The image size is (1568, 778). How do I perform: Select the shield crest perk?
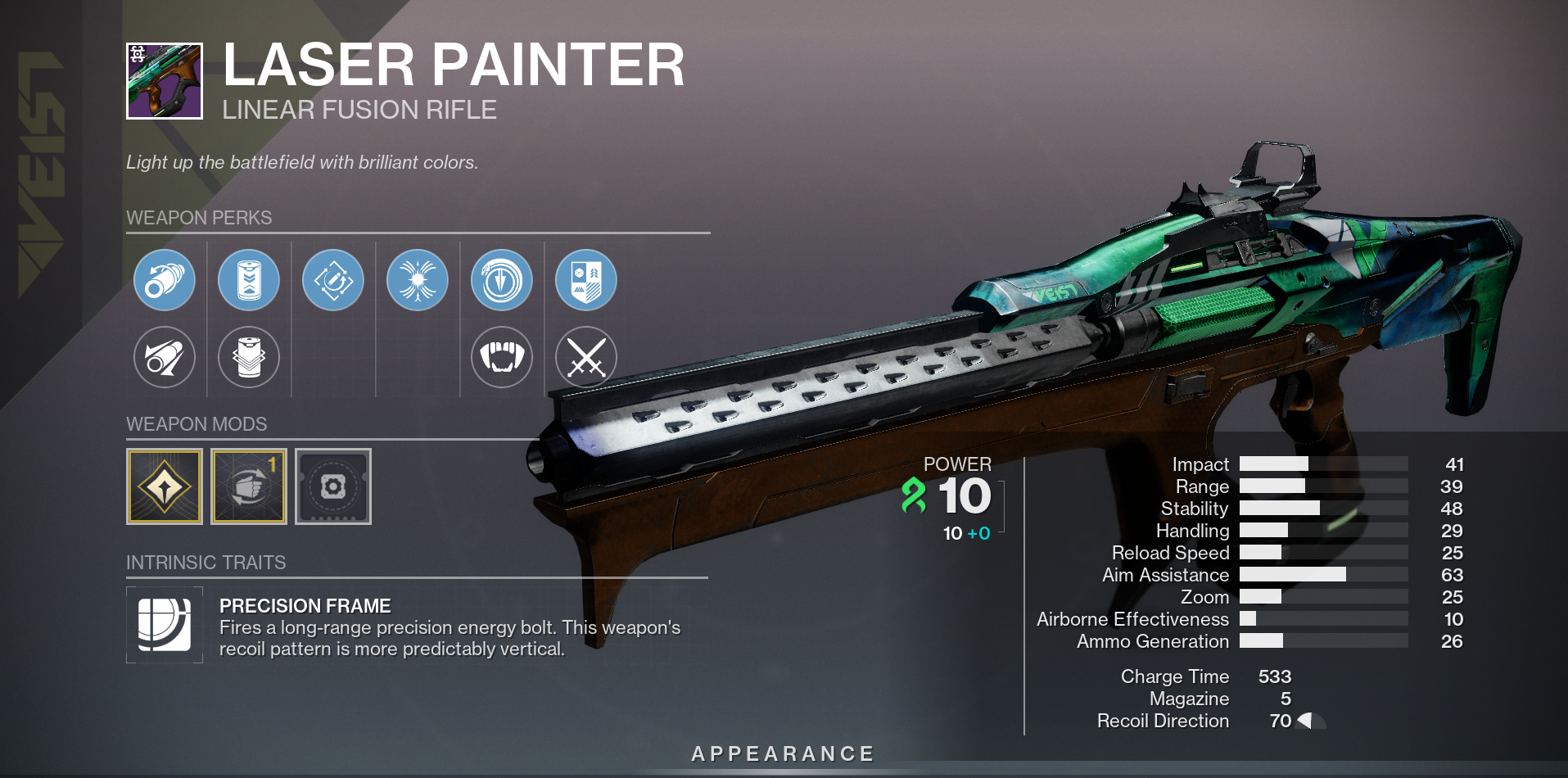tap(586, 280)
